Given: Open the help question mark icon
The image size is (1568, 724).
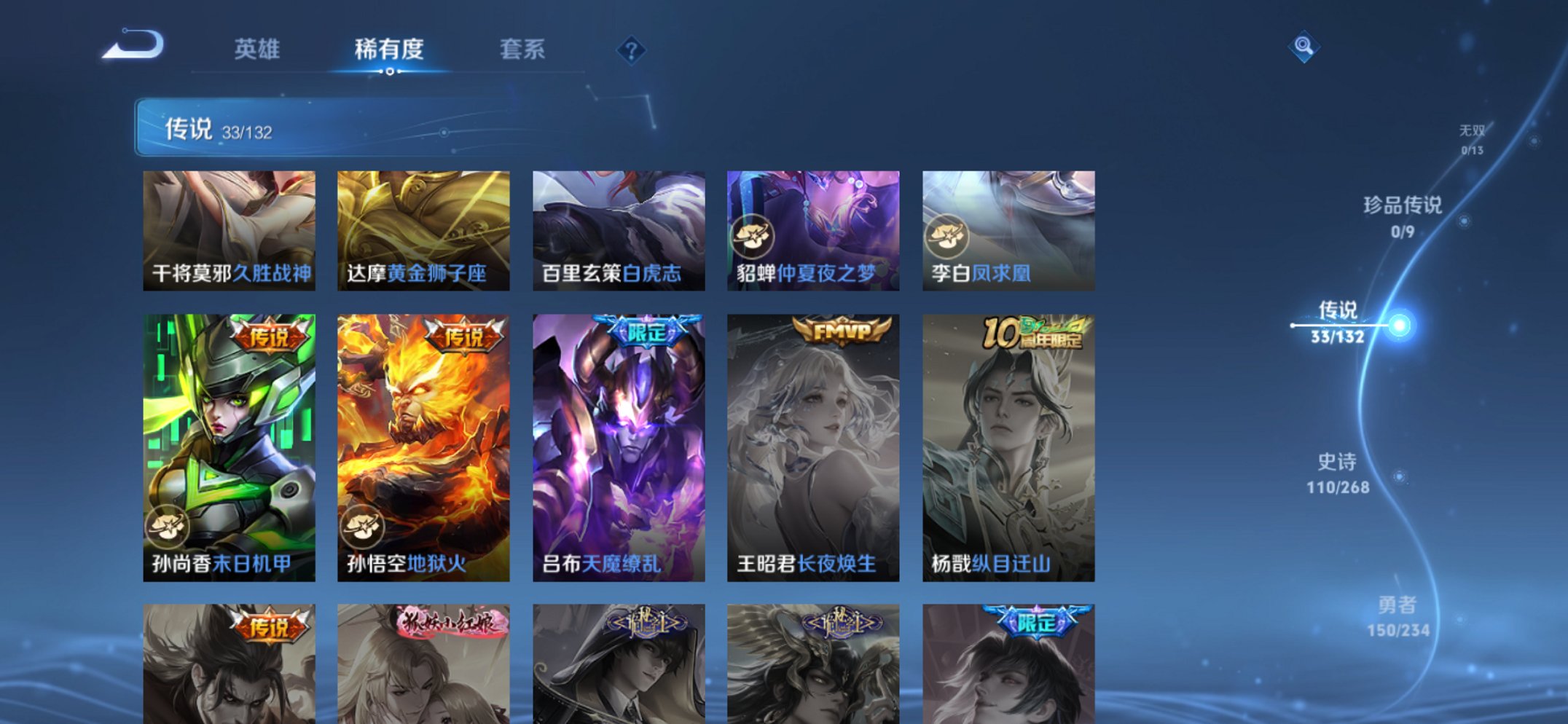Looking at the screenshot, I should pyautogui.click(x=631, y=50).
